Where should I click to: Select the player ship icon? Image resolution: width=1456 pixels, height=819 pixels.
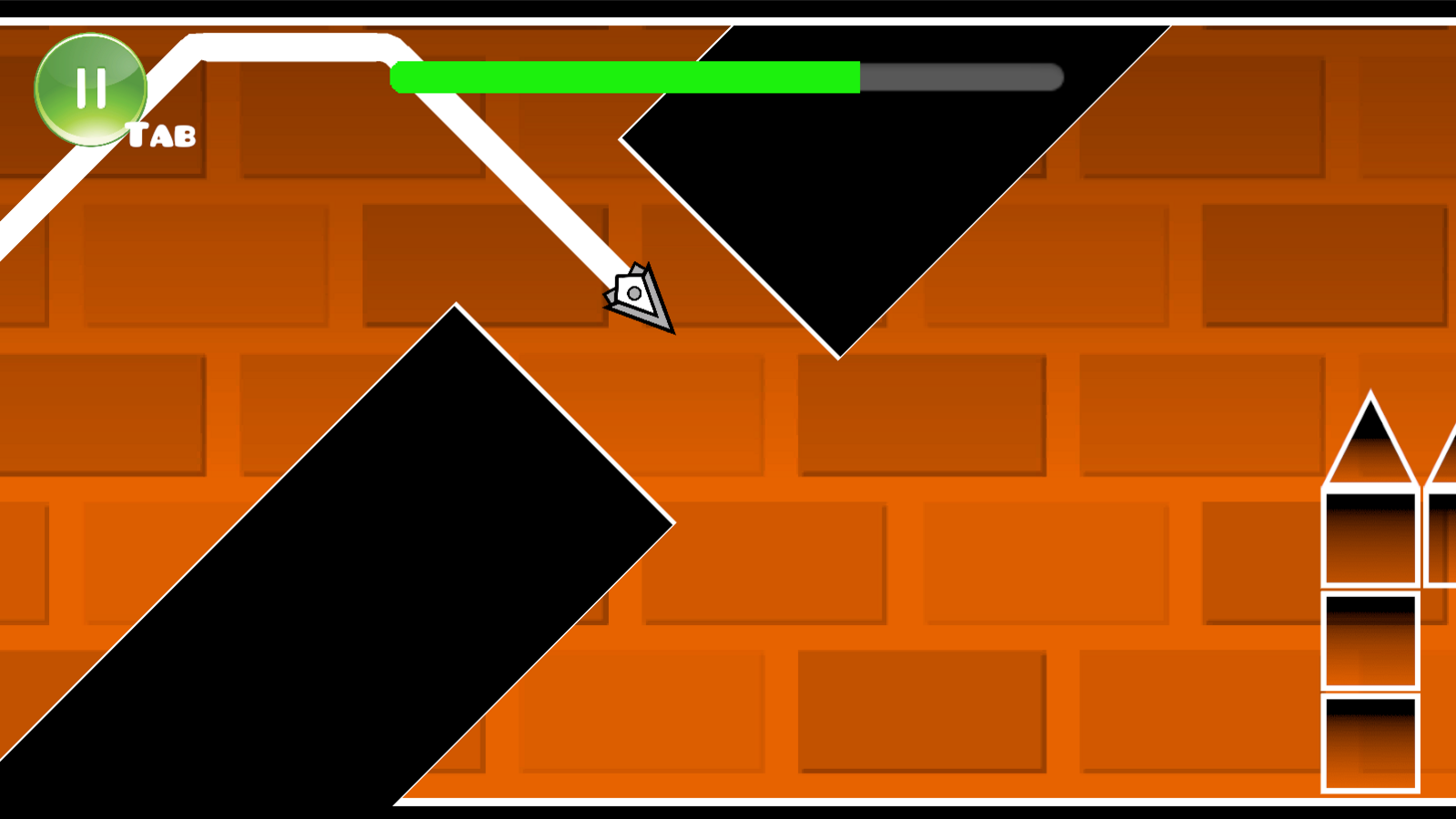pos(634,296)
